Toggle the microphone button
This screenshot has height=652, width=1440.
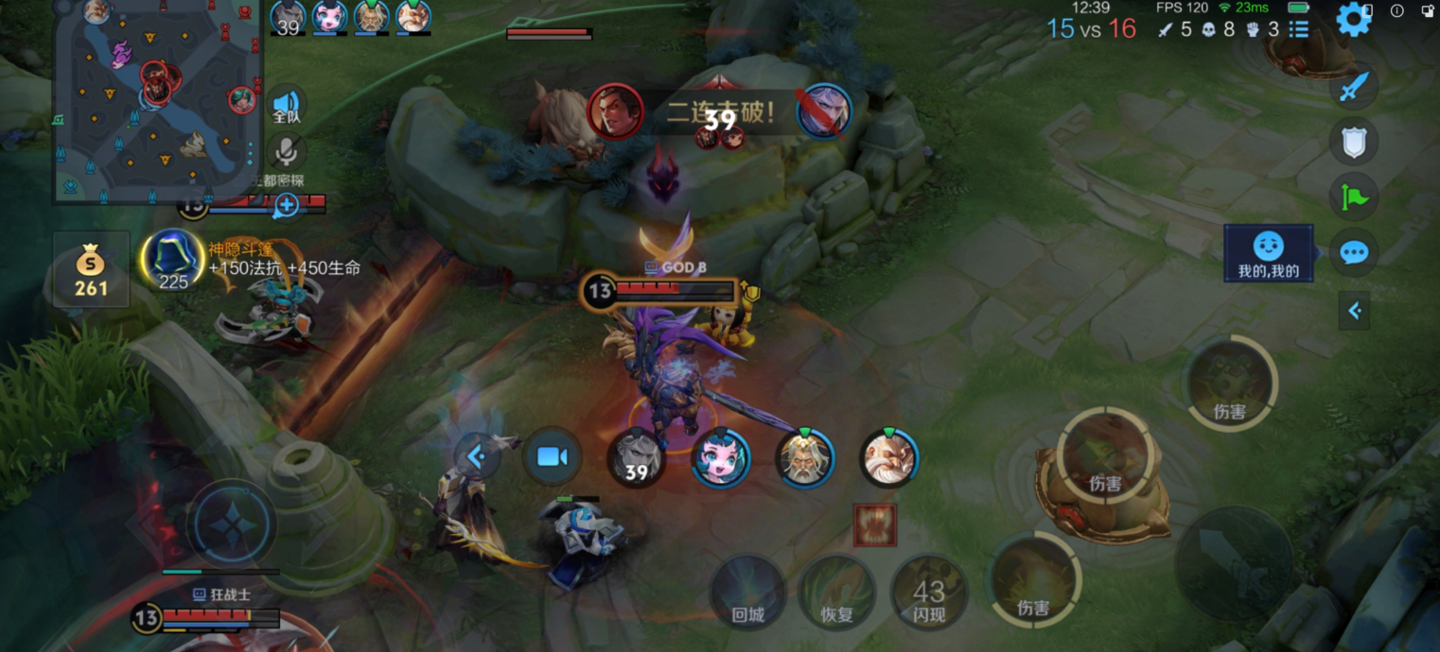coord(287,152)
